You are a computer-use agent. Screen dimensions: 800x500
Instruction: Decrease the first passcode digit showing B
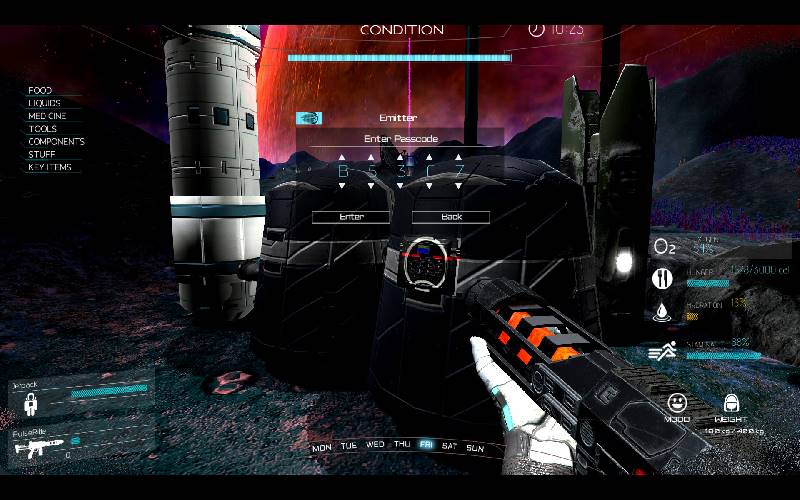[x=342, y=185]
